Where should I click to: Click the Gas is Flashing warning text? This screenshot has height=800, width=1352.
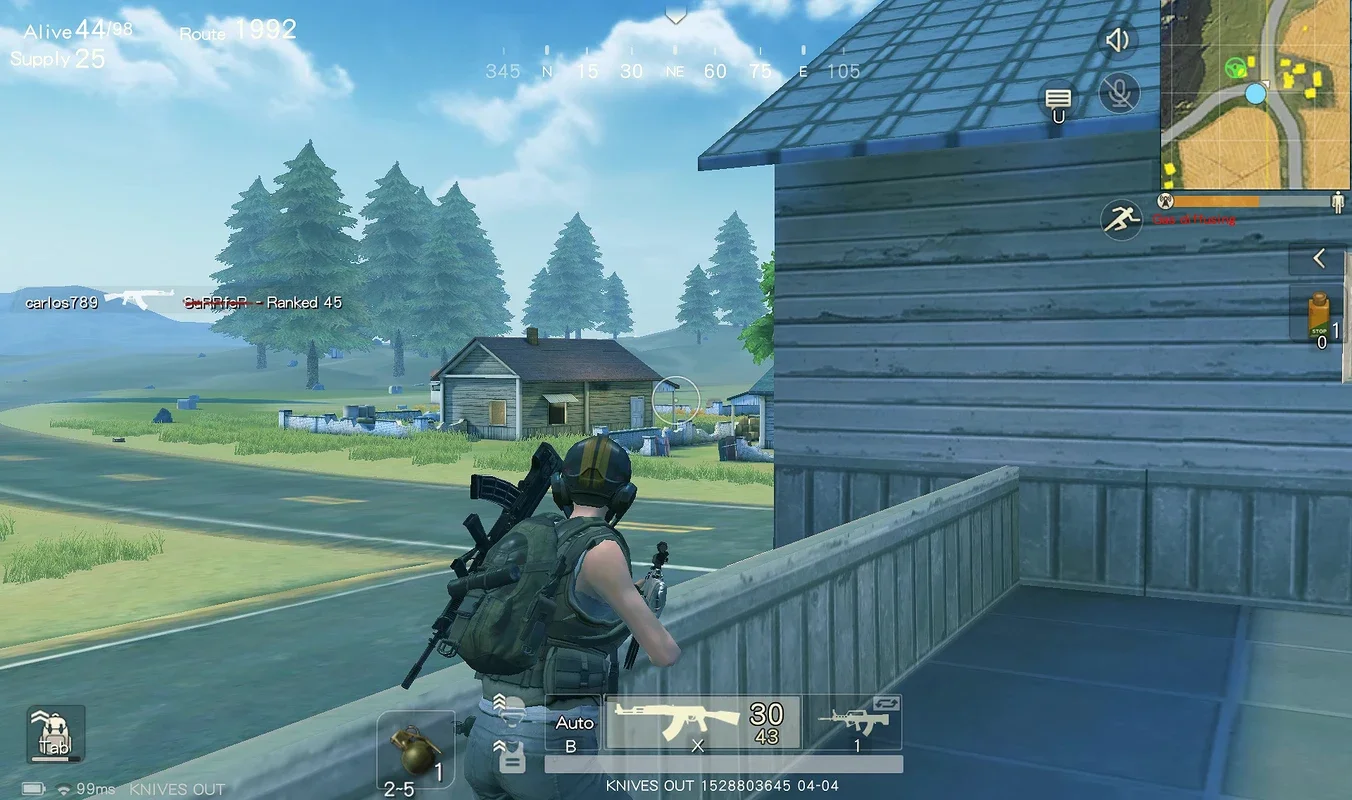click(x=1193, y=219)
